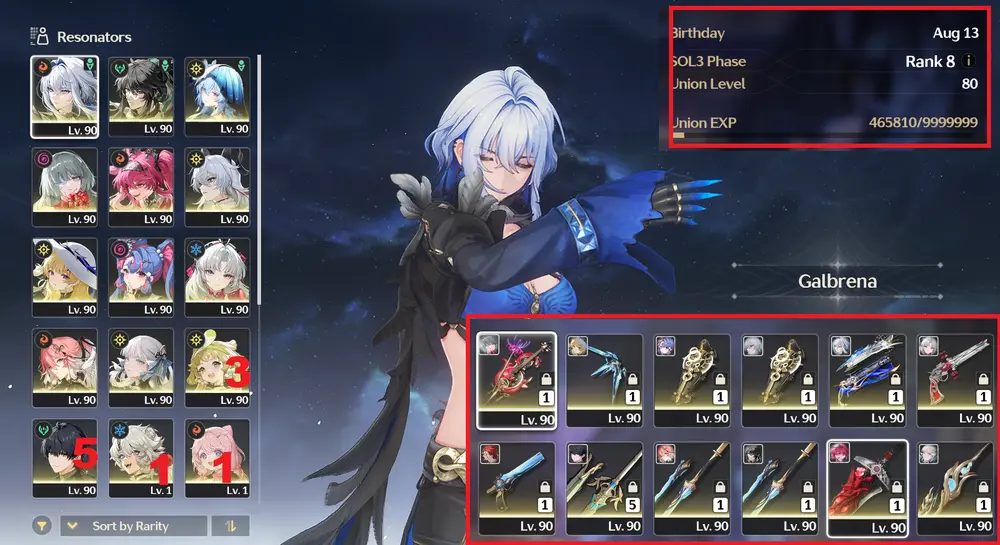
Task: Pick the resonator wearing a white hat
Action: coord(64,277)
